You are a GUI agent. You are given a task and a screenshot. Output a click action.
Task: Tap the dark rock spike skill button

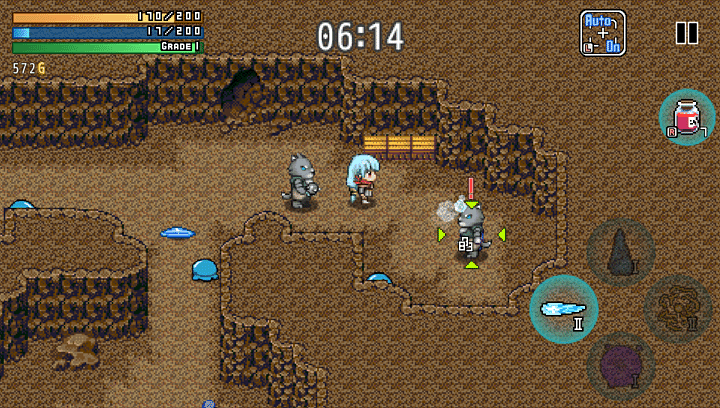click(x=620, y=252)
